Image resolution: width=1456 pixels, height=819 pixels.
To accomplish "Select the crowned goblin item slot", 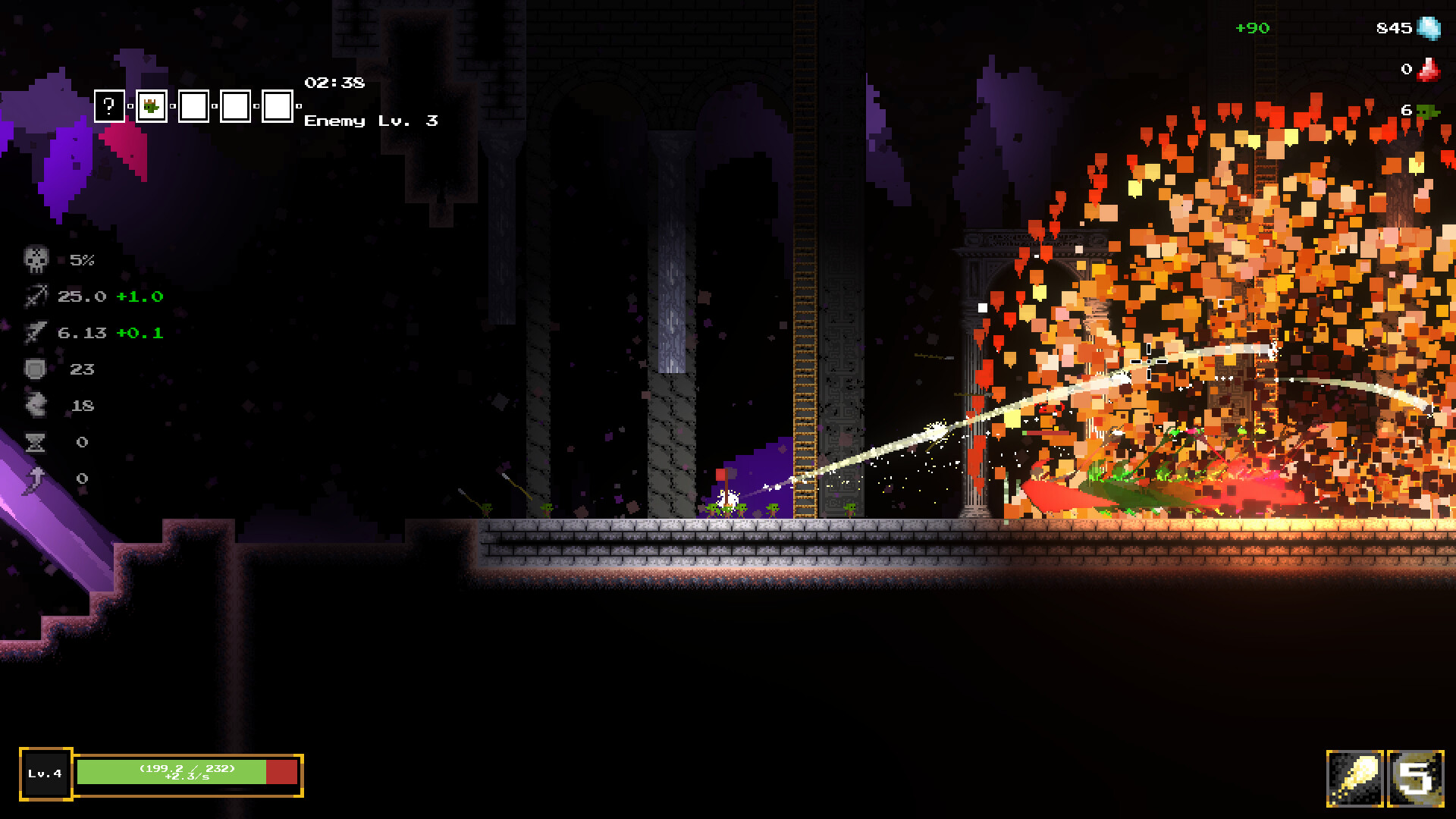I will click(x=152, y=106).
